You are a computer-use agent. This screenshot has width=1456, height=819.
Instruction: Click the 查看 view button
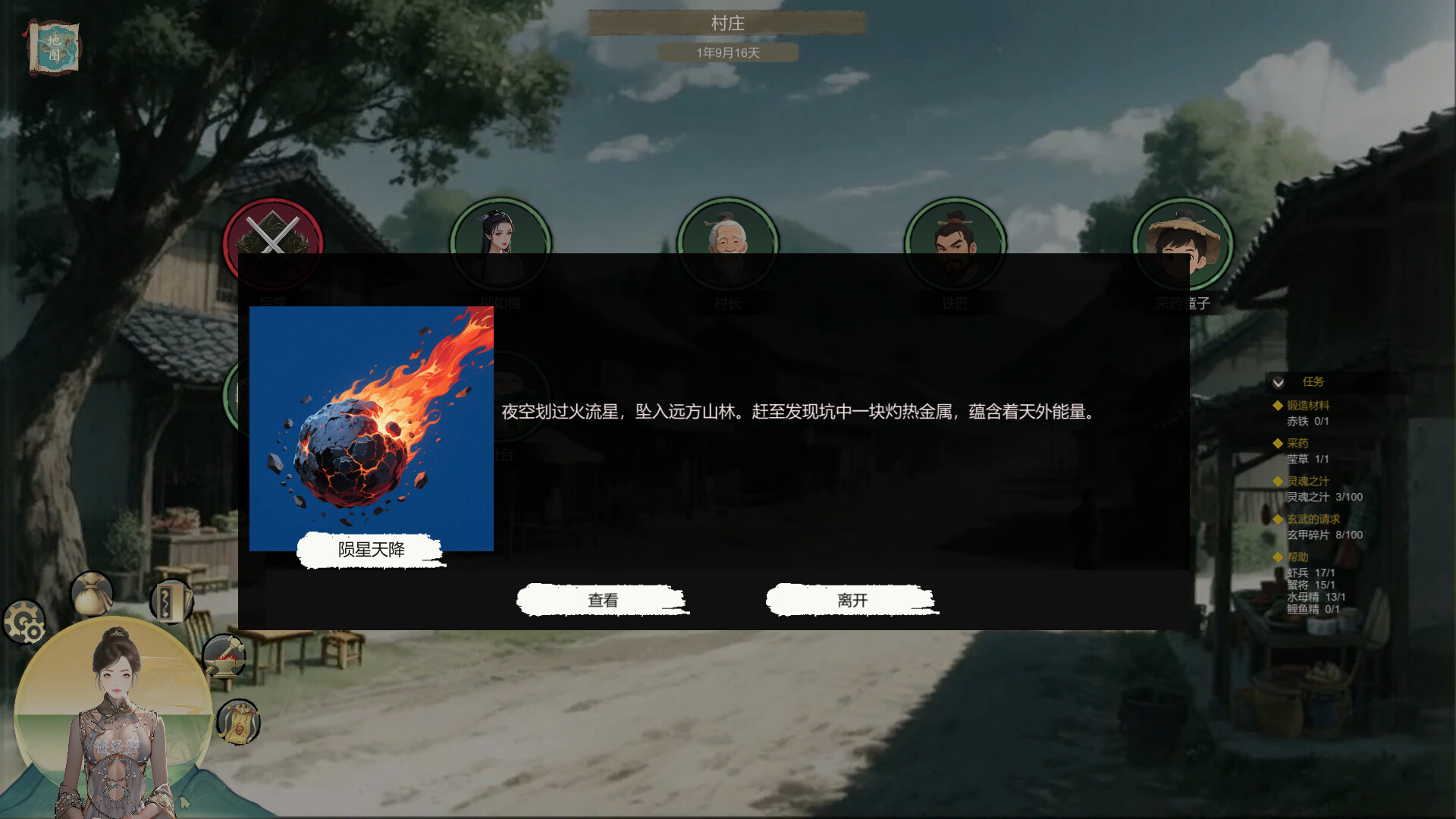pos(601,599)
